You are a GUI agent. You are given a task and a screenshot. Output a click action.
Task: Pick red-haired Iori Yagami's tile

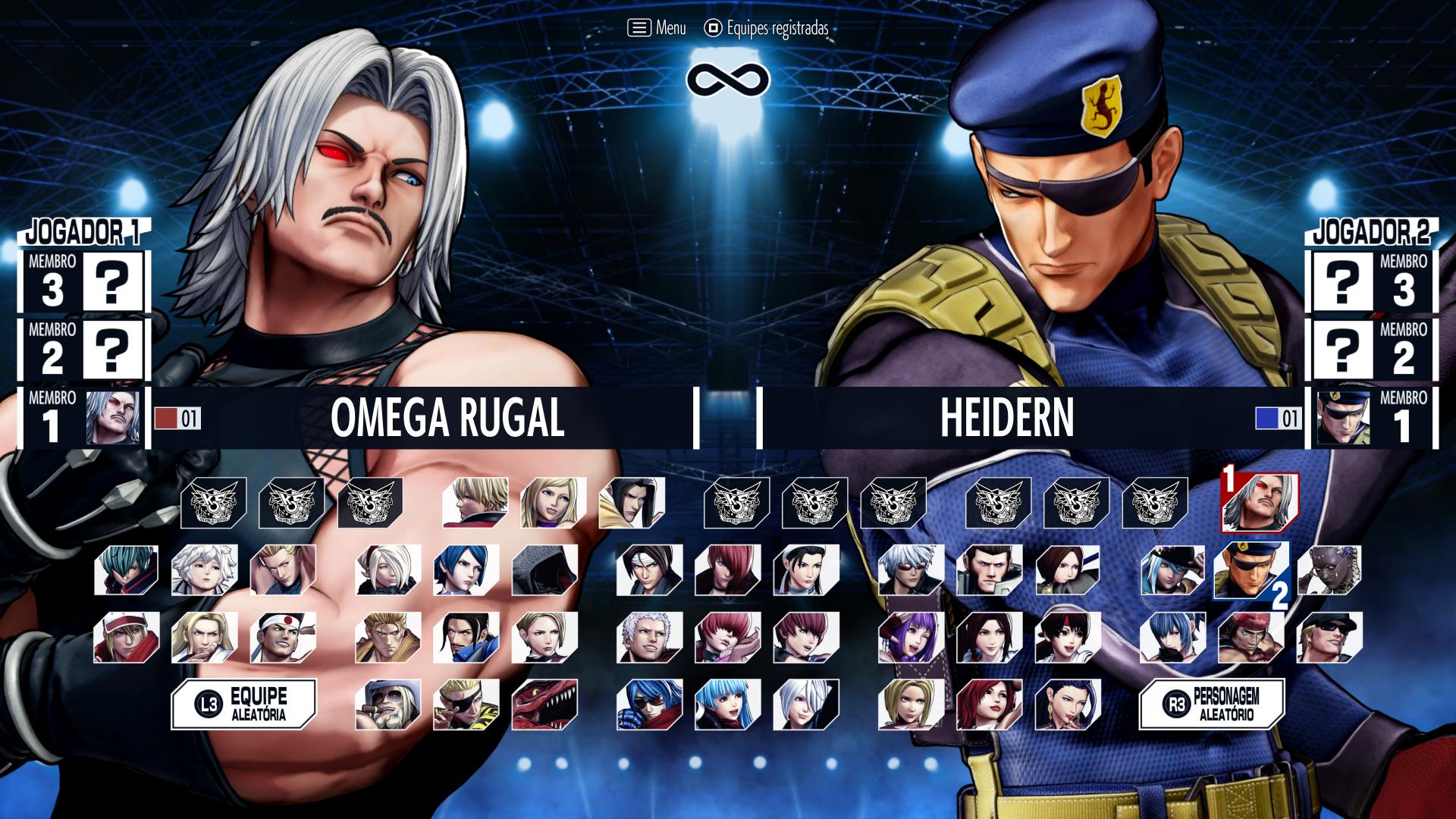pyautogui.click(x=728, y=570)
